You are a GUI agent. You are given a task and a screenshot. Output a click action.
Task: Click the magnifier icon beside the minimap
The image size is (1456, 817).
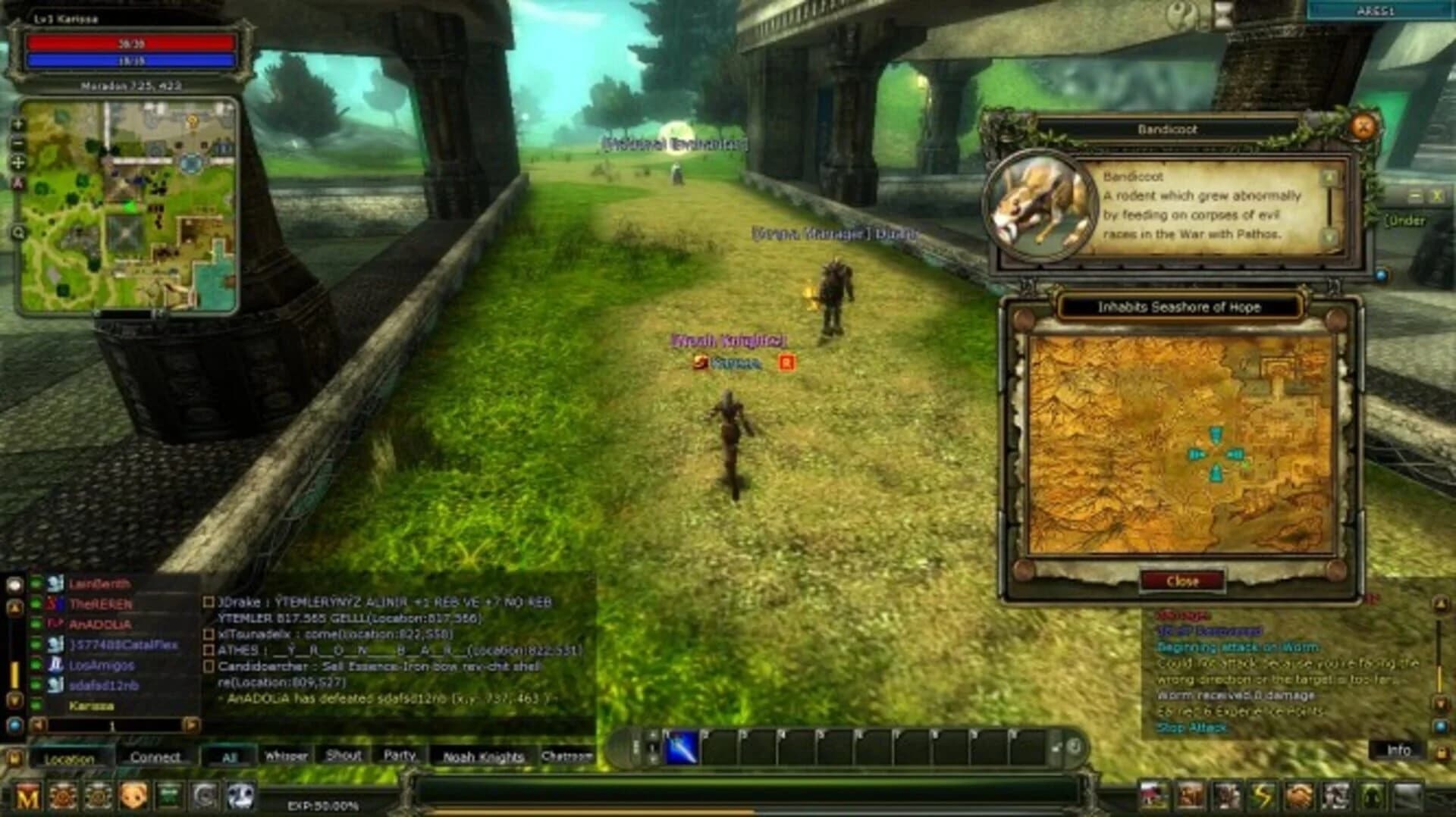[x=19, y=232]
